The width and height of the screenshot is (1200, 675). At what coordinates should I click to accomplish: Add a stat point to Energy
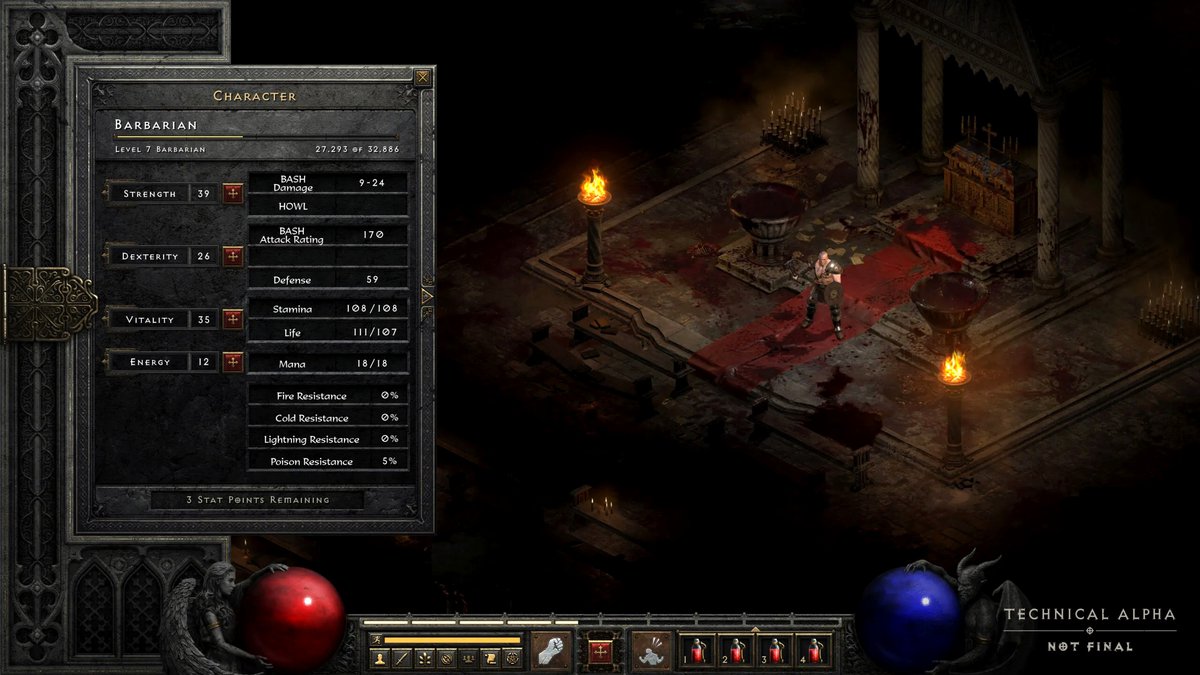tap(233, 361)
